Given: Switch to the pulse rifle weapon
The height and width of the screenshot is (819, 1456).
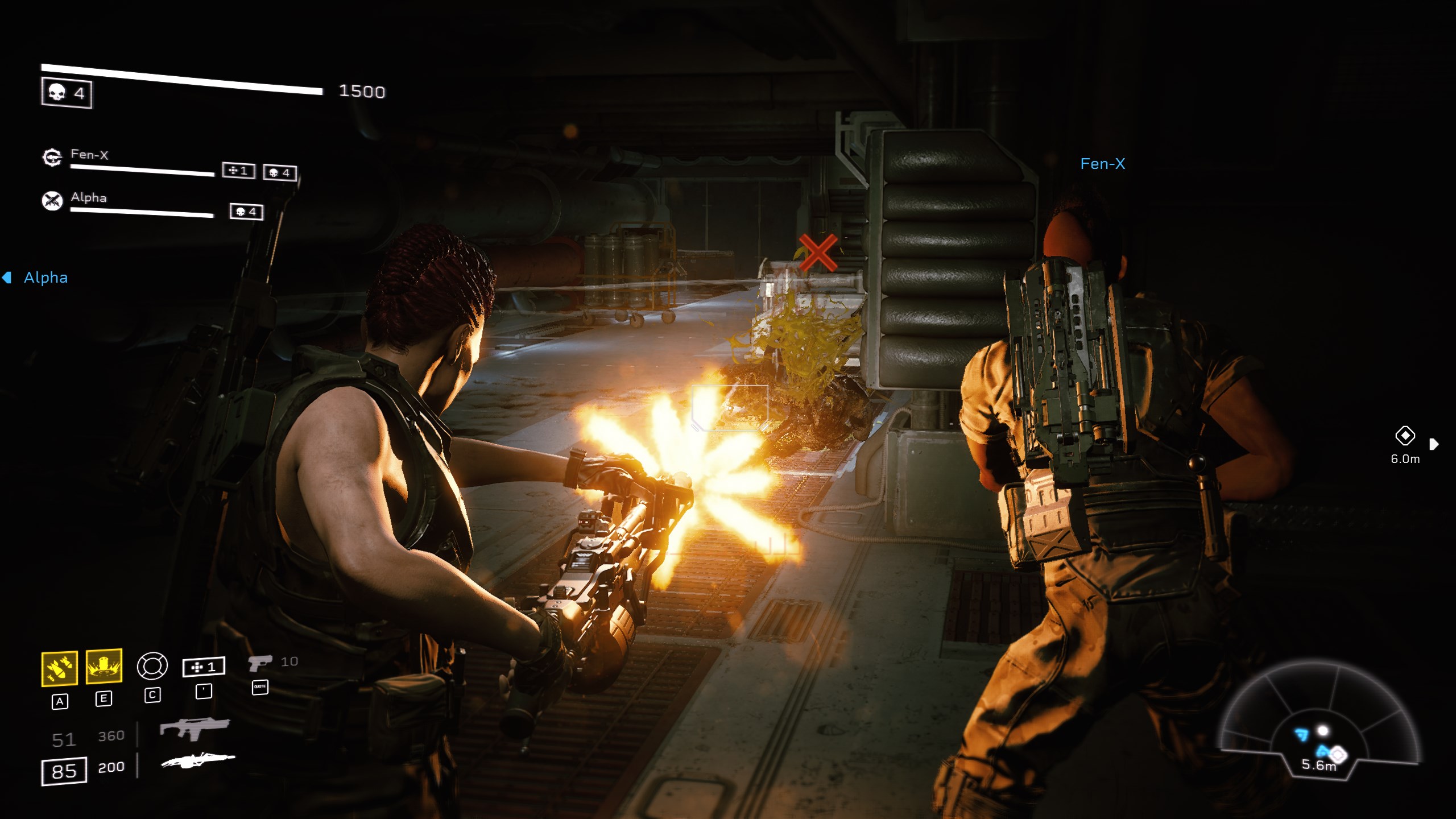Looking at the screenshot, I should [195, 729].
